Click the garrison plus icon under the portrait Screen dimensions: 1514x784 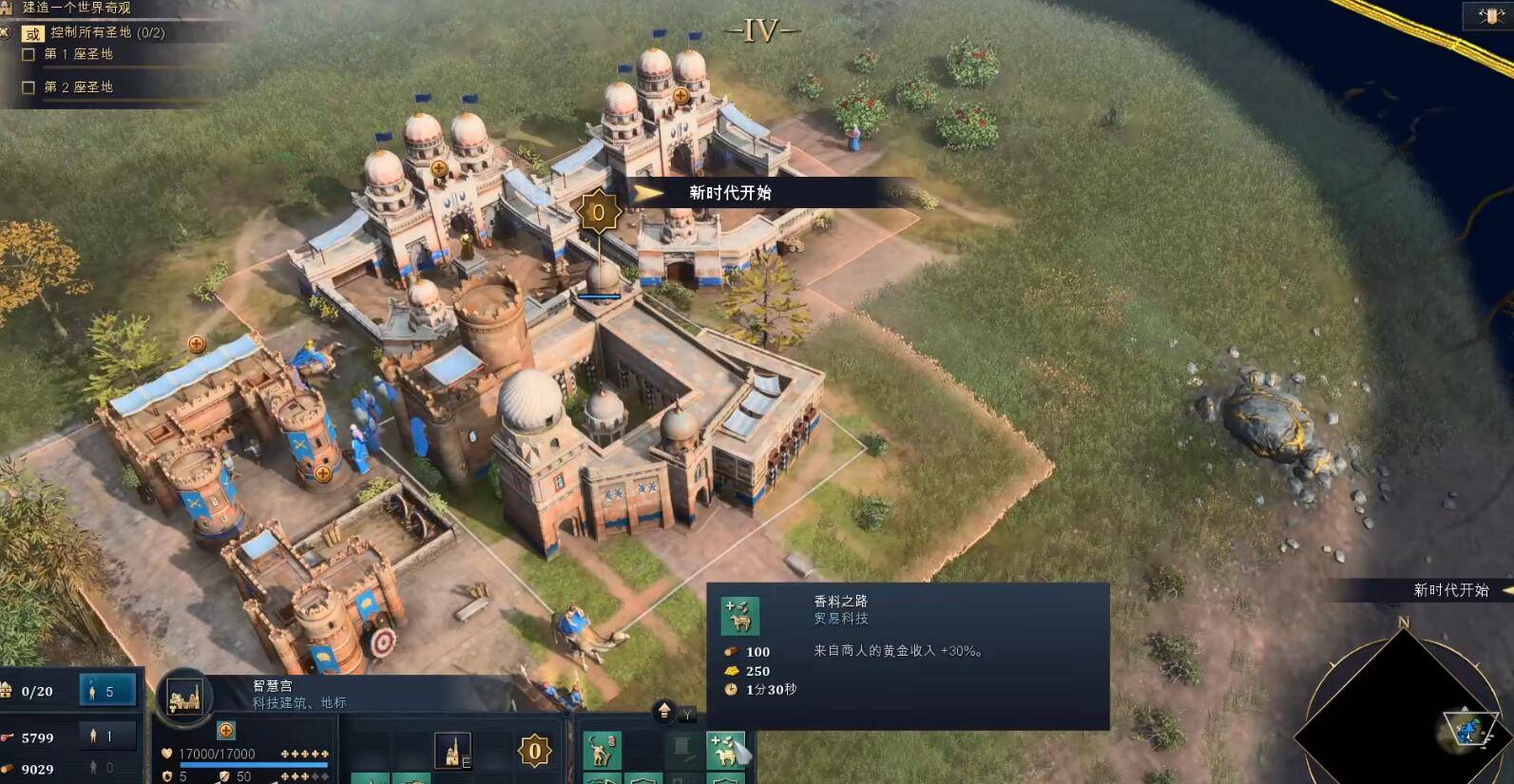[226, 730]
